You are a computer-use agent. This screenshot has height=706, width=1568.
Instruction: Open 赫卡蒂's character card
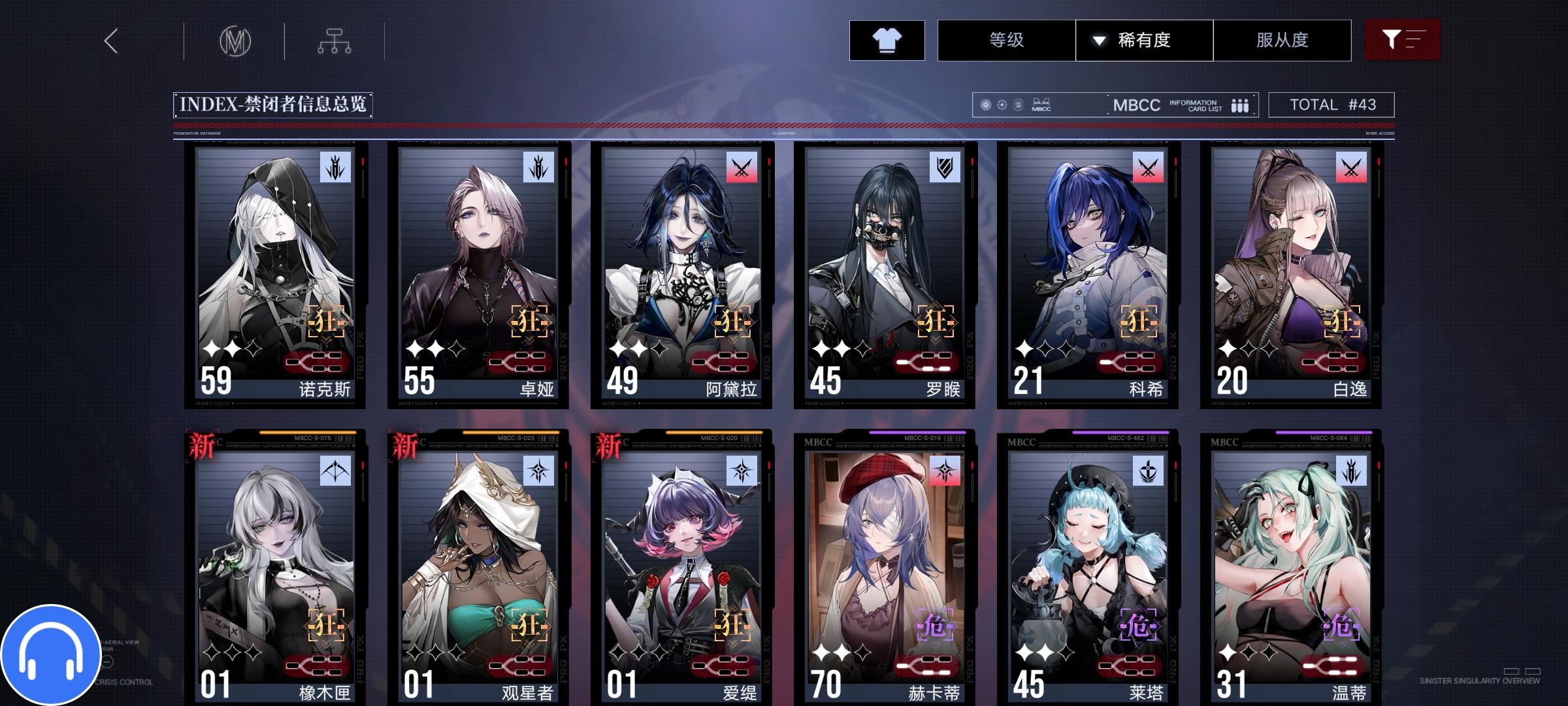coord(885,562)
